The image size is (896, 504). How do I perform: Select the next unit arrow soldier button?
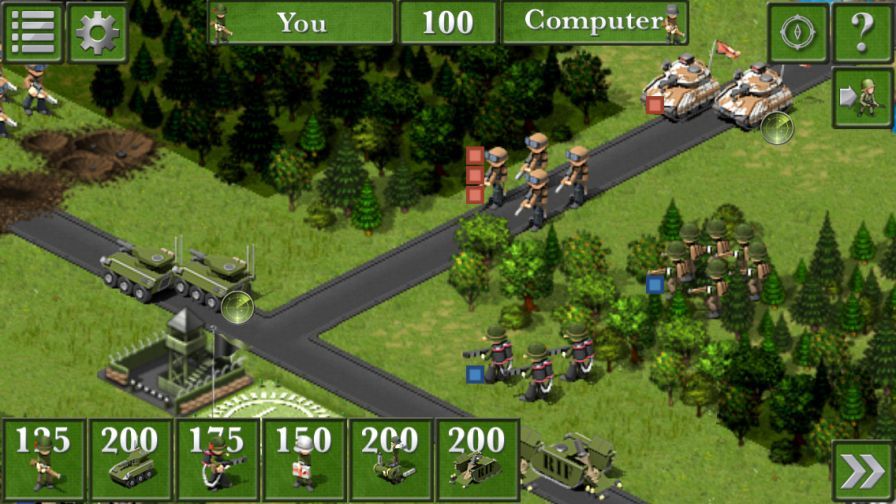coord(862,98)
